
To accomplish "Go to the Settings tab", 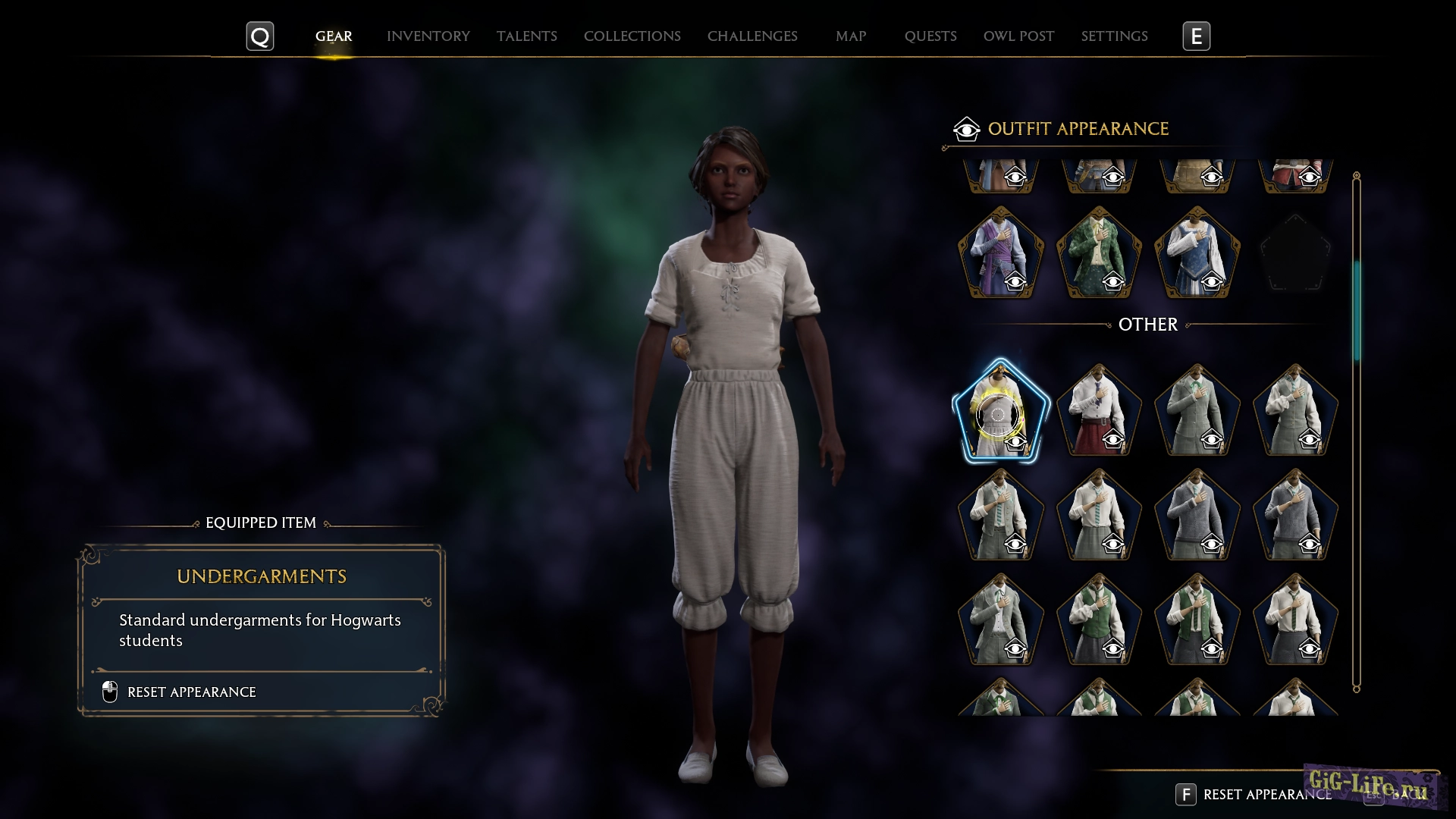I will pos(1114,36).
